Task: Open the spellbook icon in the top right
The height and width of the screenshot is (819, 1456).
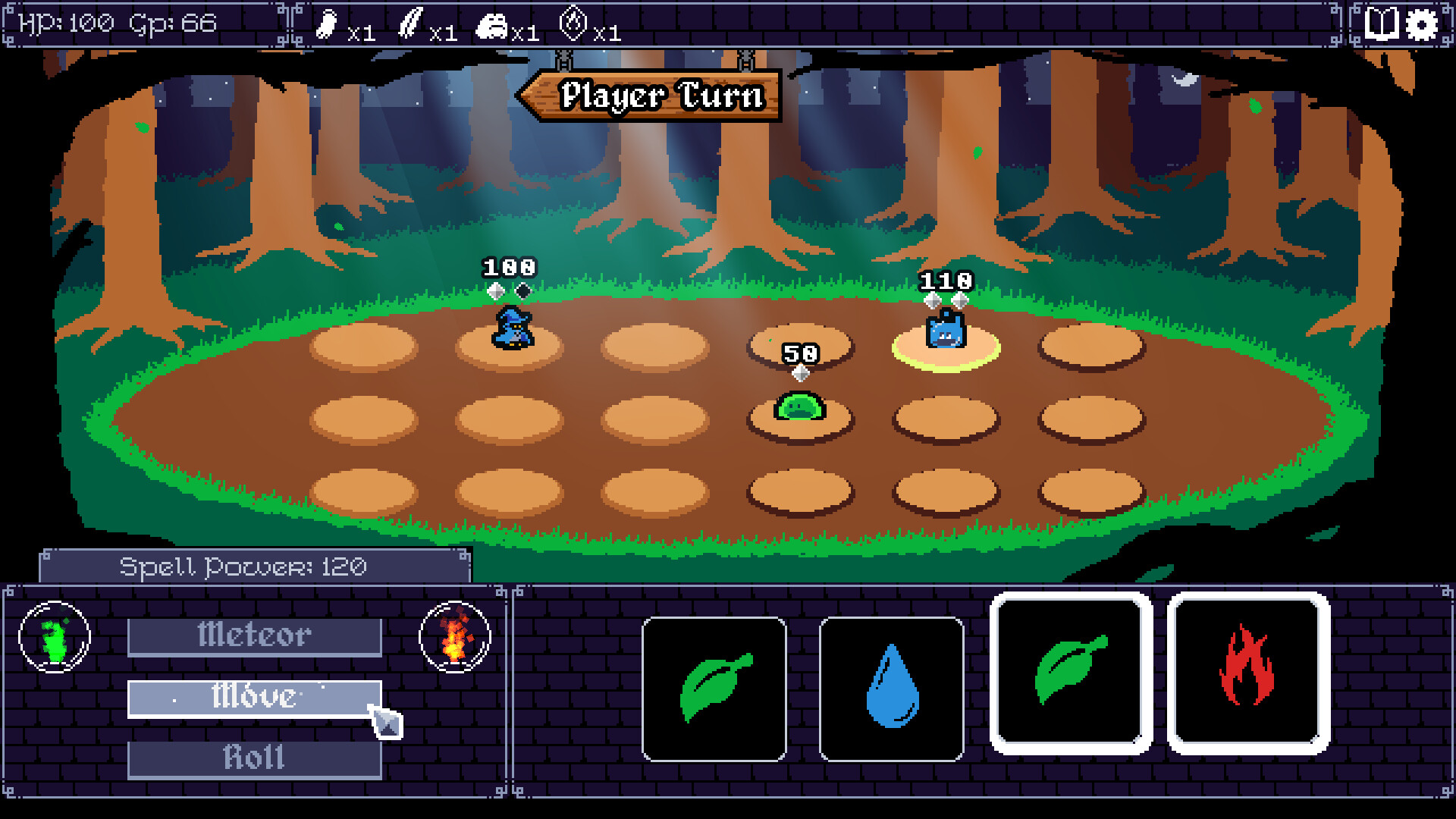Action: tap(1382, 25)
